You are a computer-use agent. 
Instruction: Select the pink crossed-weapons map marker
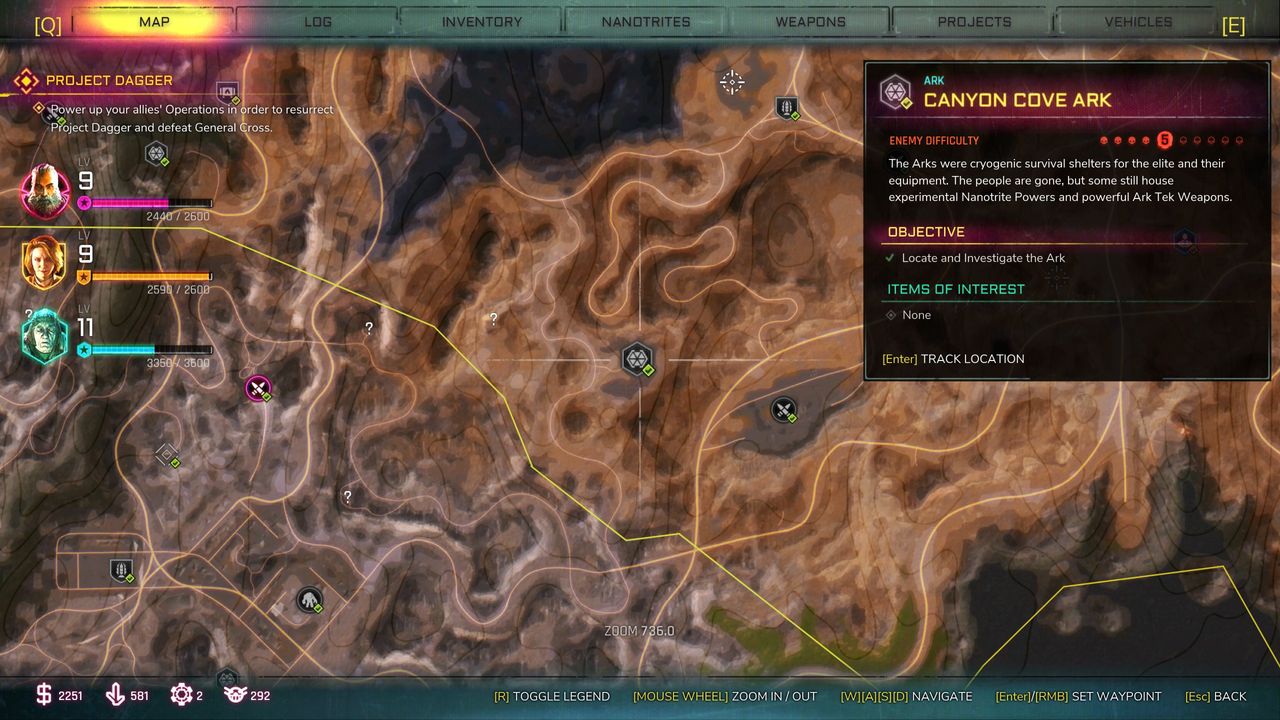pos(258,388)
